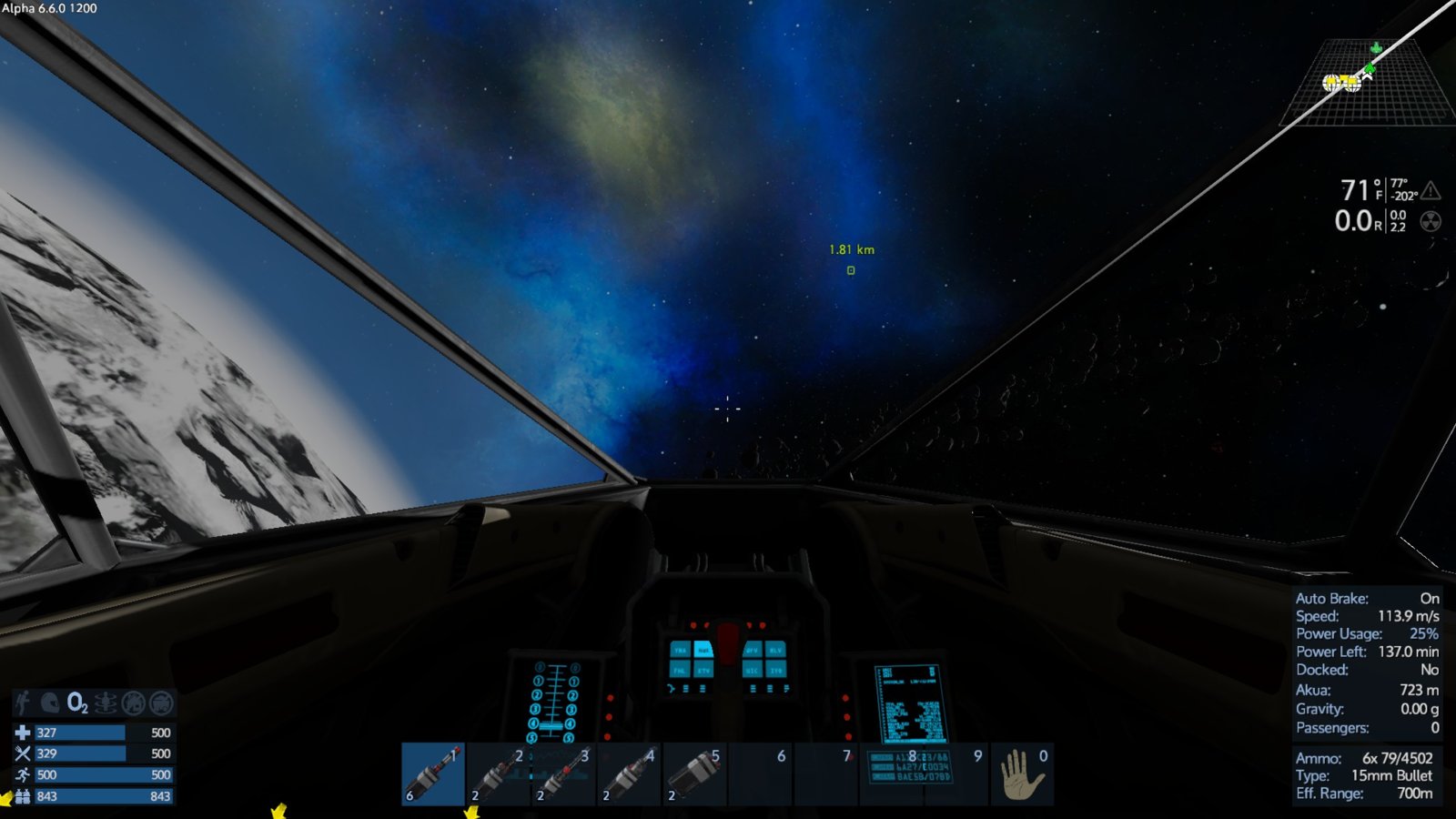Select the weapon in hotbar slot 4
Image resolution: width=1456 pixels, height=819 pixels.
click(630, 773)
